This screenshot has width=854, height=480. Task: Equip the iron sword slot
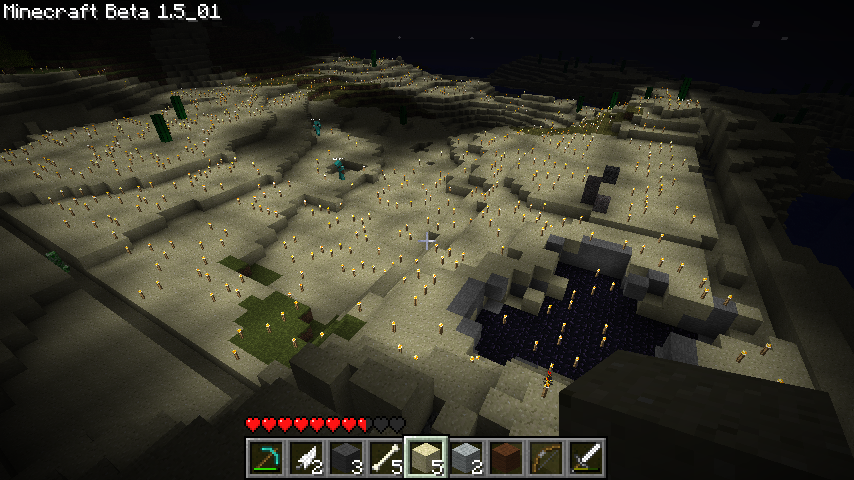pyautogui.click(x=586, y=457)
